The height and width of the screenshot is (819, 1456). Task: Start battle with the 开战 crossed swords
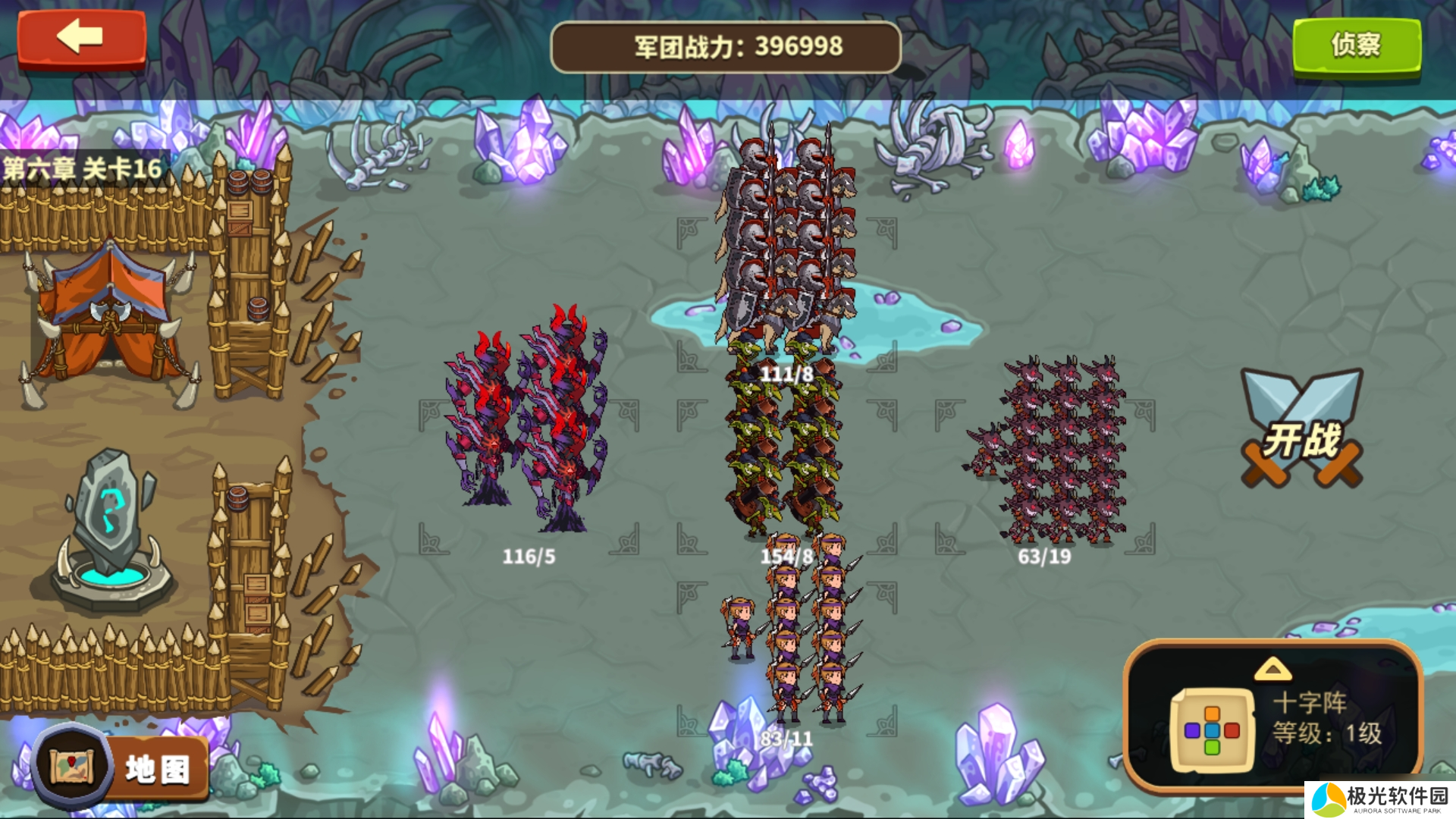(1301, 430)
